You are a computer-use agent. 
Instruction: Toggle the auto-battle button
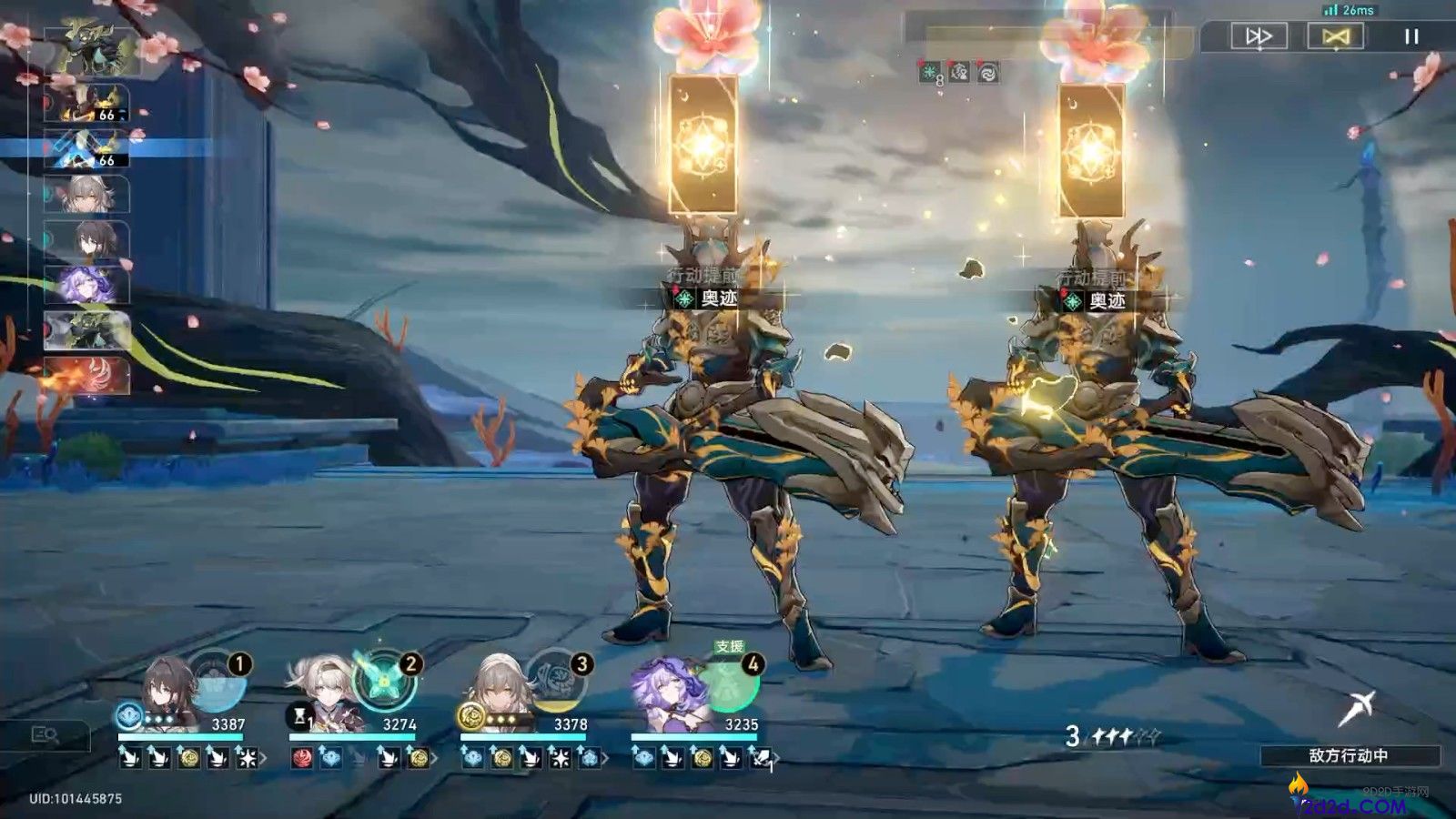[x=1335, y=36]
